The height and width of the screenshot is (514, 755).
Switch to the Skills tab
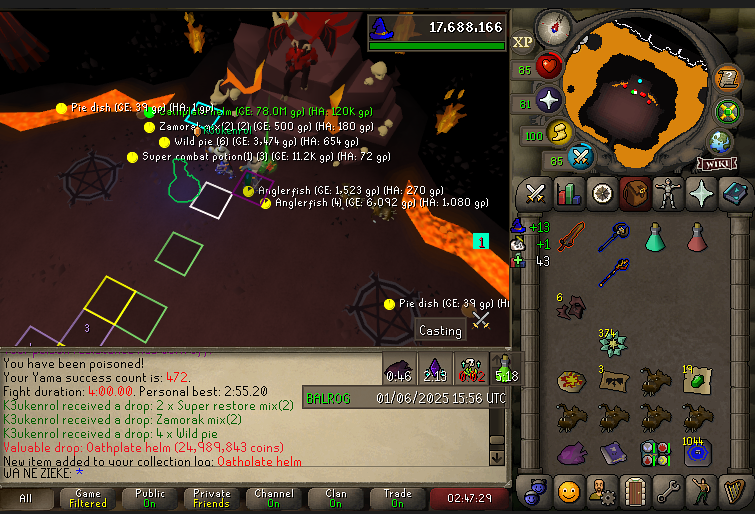(x=568, y=192)
